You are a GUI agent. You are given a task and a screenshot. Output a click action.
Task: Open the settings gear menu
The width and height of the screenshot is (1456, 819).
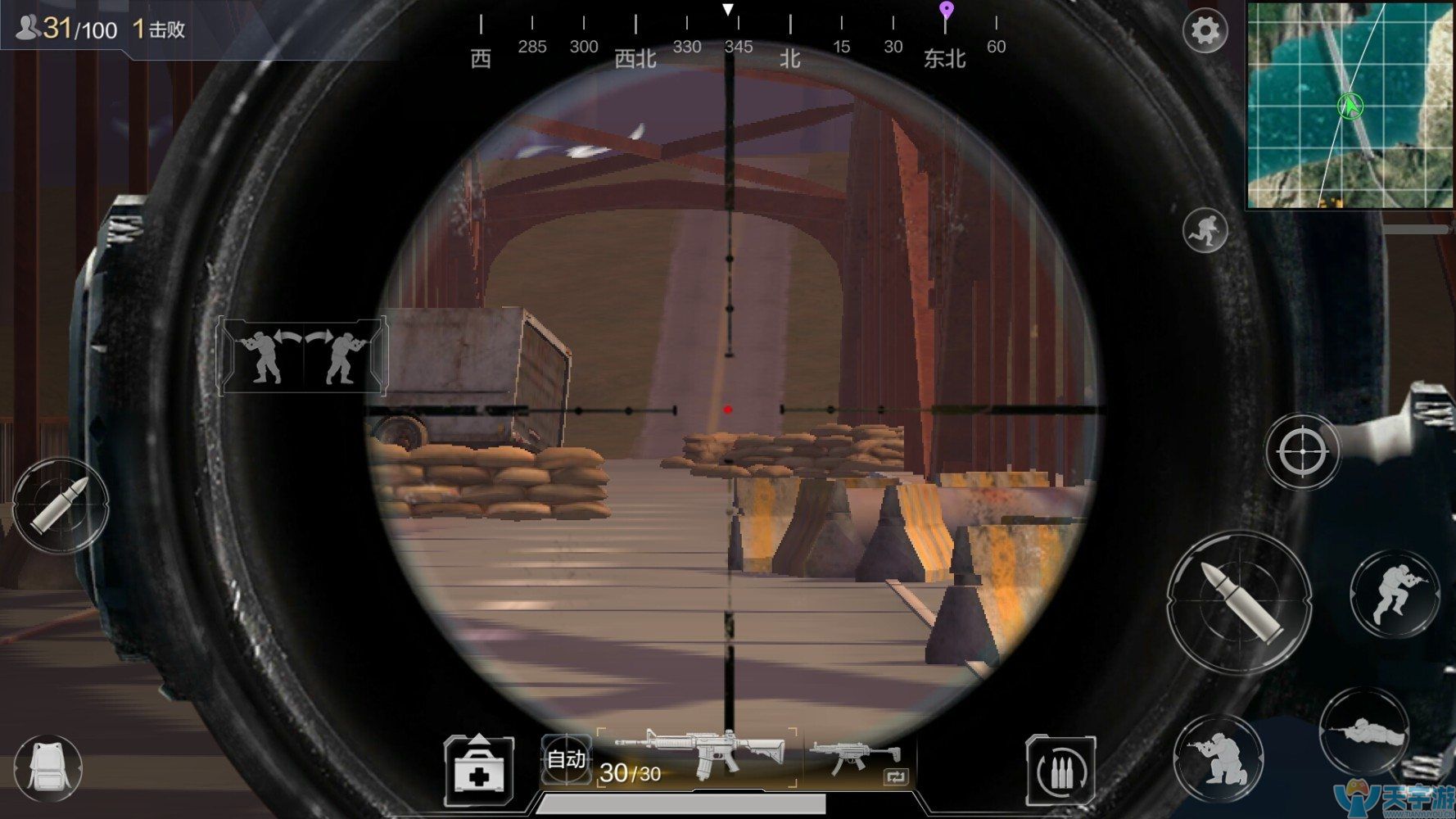pyautogui.click(x=1205, y=31)
